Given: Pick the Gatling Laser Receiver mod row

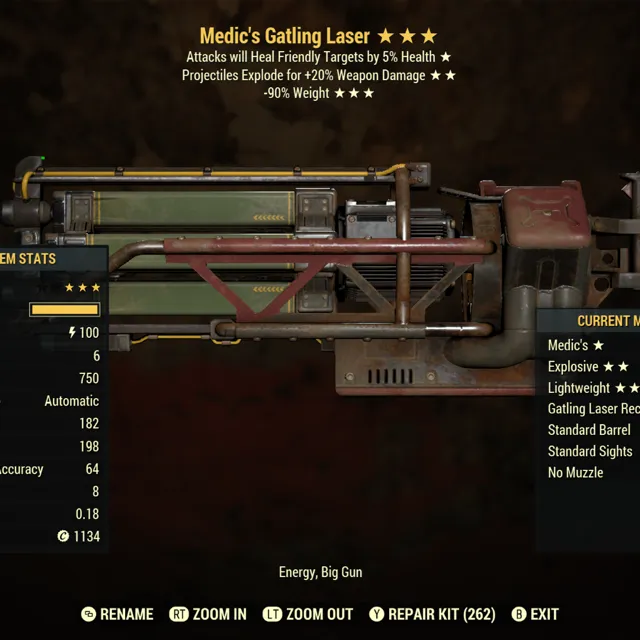Looking at the screenshot, I should click(x=593, y=409).
